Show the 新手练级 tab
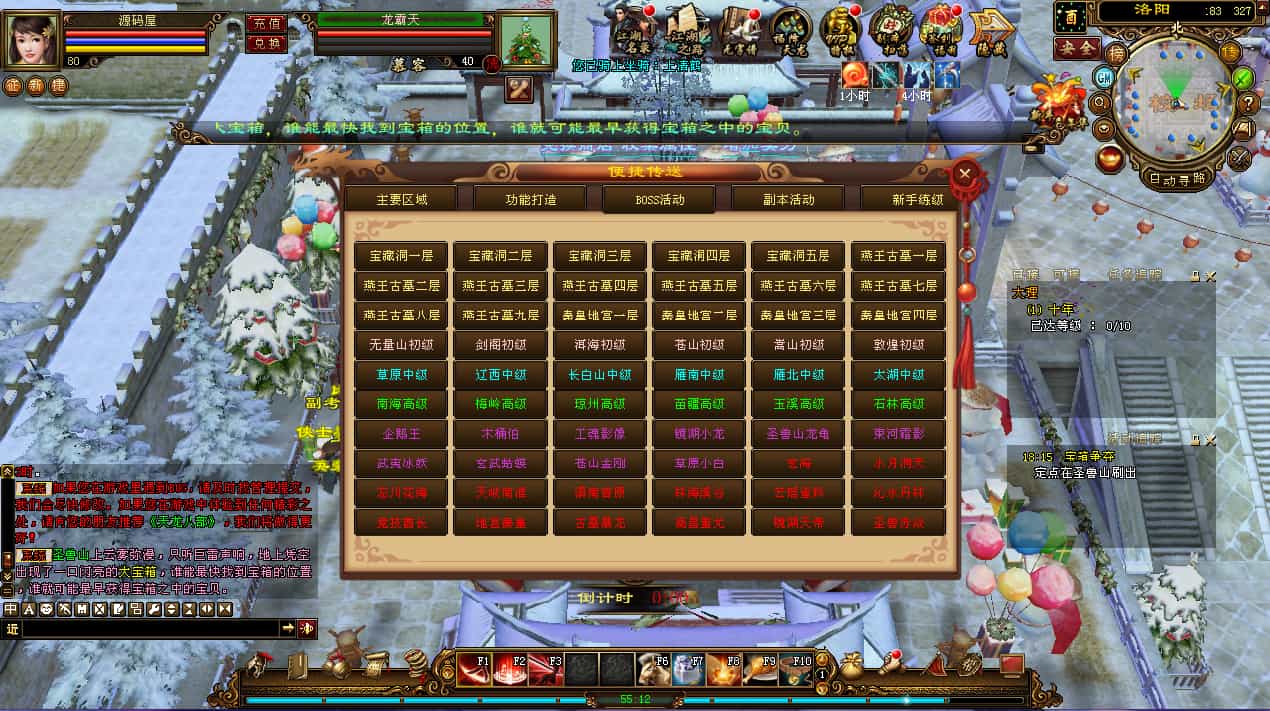Image resolution: width=1270 pixels, height=711 pixels. tap(915, 199)
